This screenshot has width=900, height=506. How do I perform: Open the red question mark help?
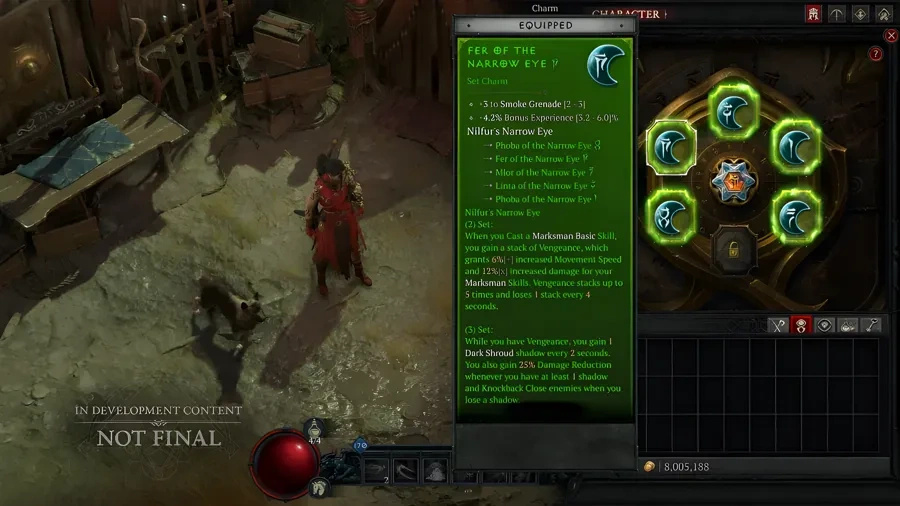pyautogui.click(x=876, y=54)
